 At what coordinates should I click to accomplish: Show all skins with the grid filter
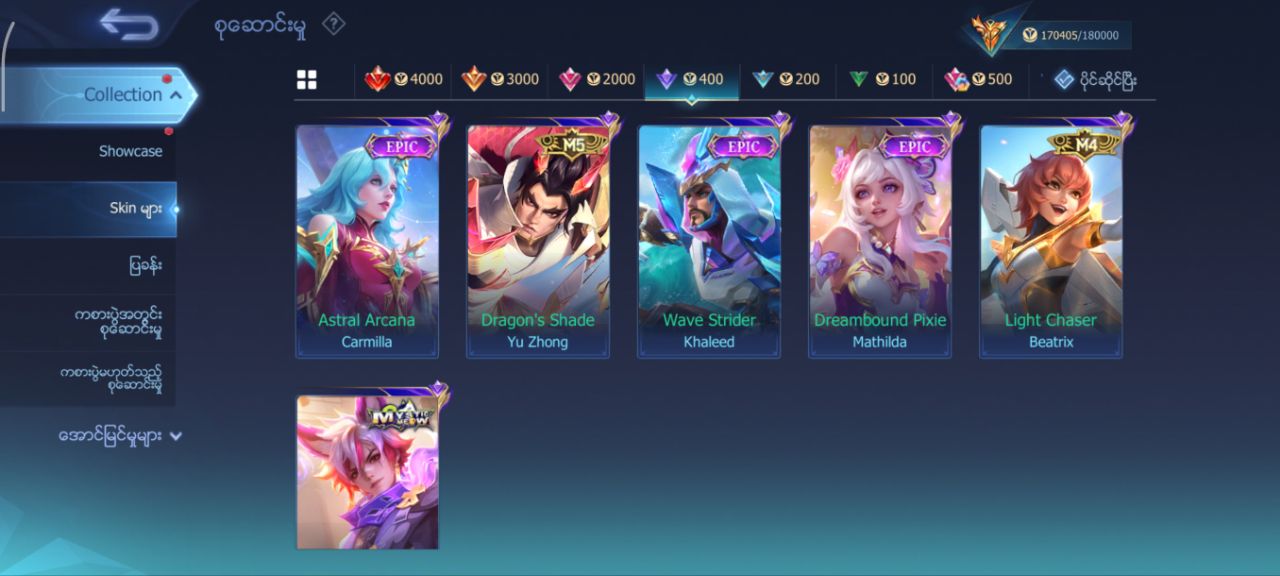(307, 80)
